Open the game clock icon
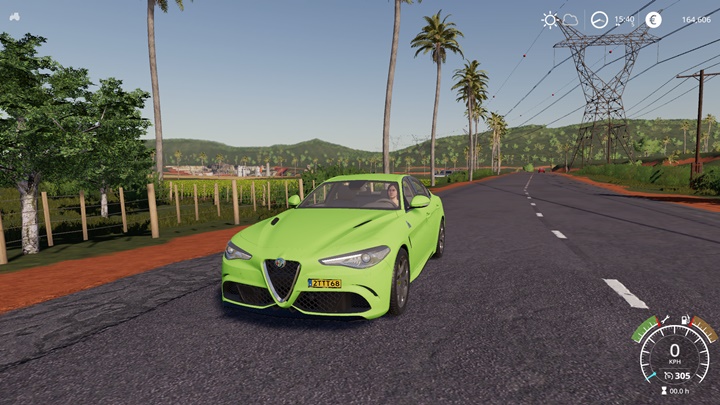The height and width of the screenshot is (405, 720). click(x=599, y=19)
